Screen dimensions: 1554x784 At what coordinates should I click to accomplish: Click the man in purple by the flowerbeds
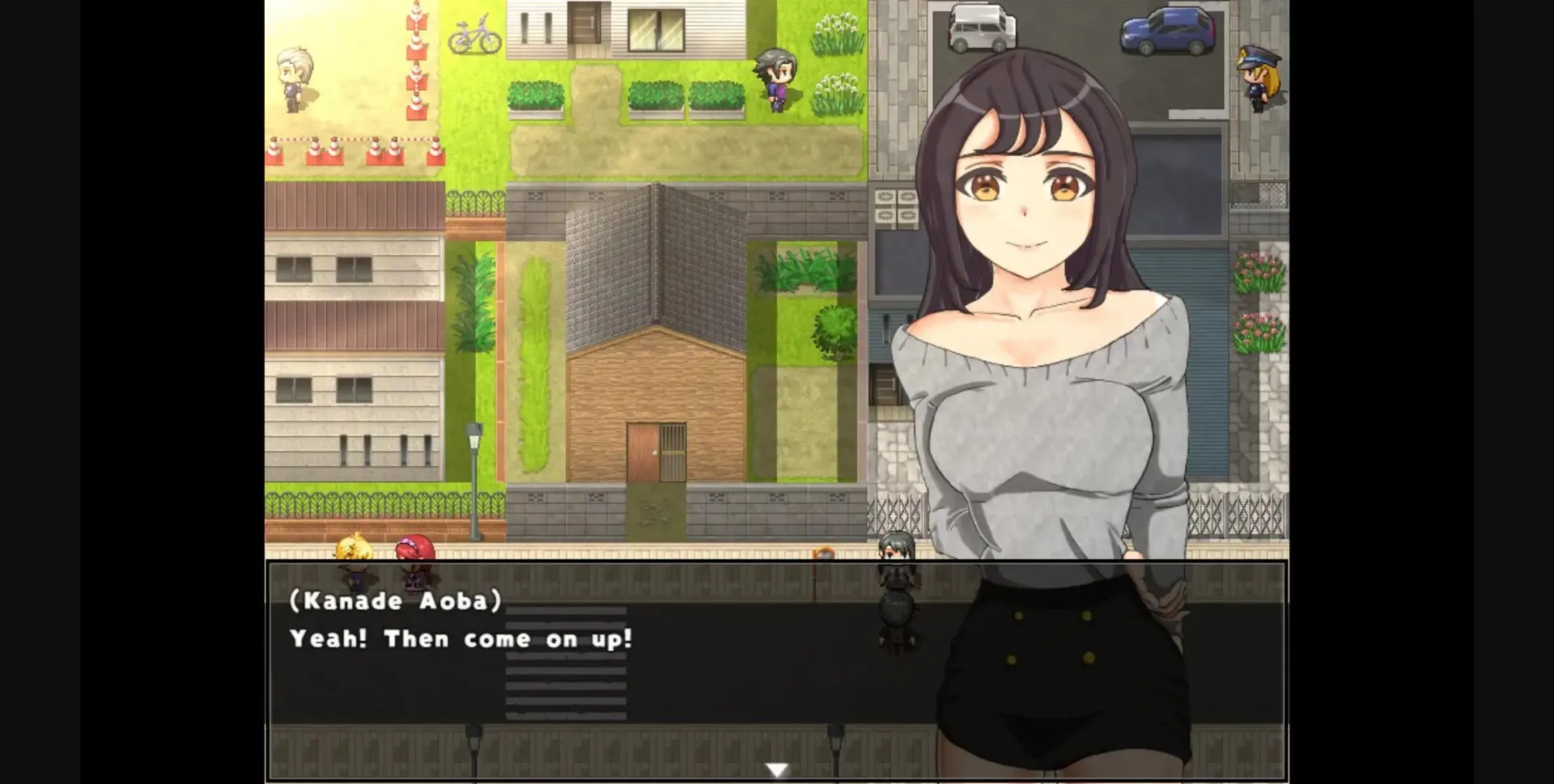(775, 77)
